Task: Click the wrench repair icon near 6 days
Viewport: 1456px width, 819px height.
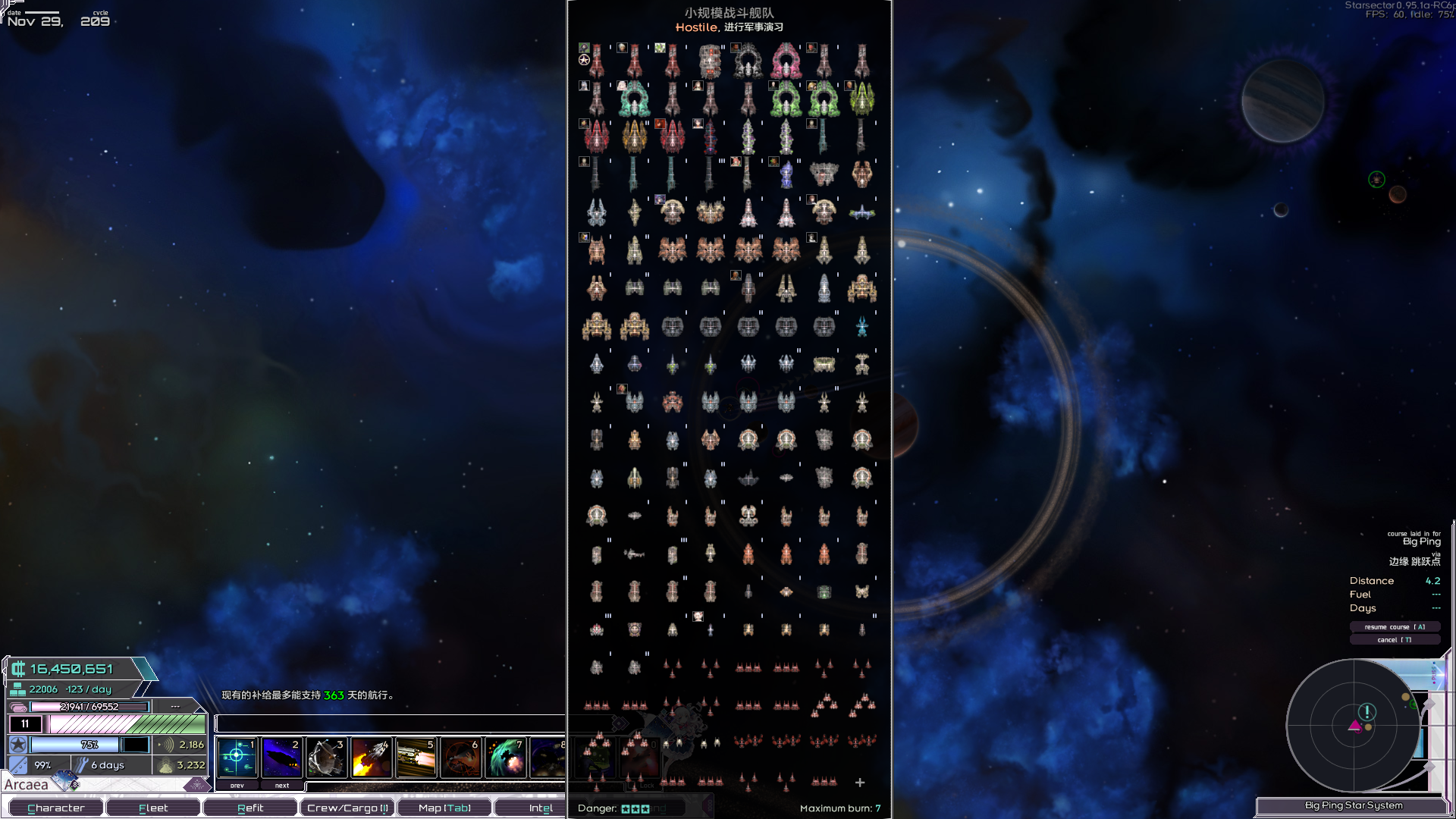Action: [x=81, y=764]
